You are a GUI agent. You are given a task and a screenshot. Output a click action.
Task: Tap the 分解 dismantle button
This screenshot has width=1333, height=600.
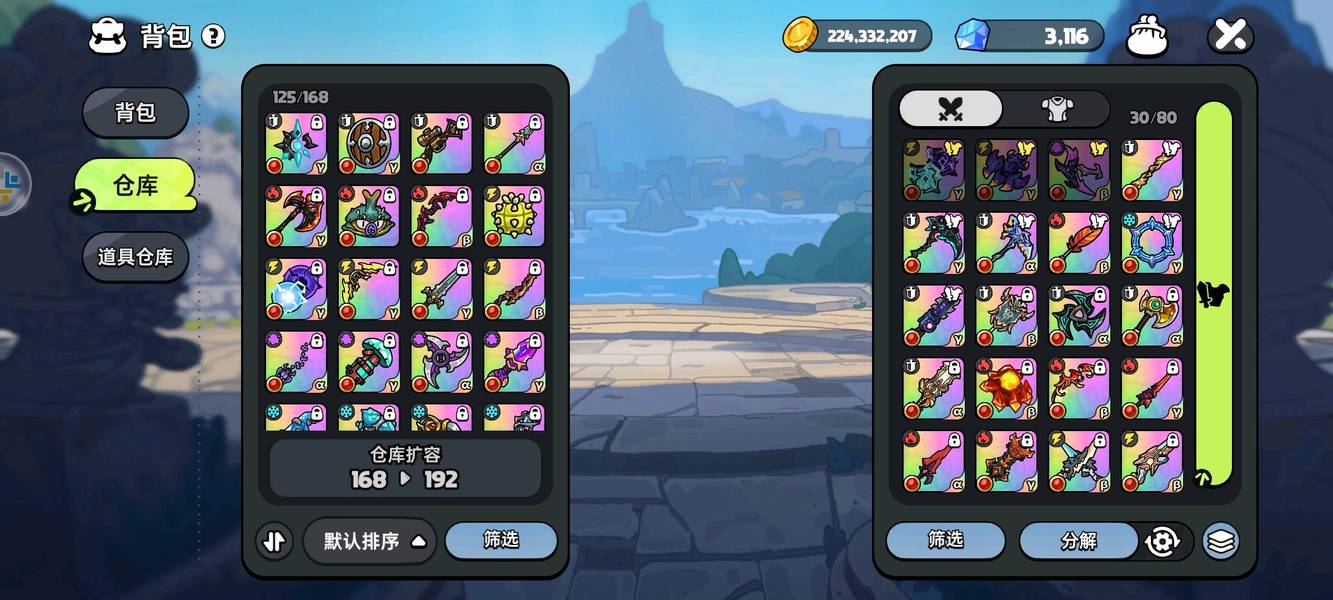pos(1079,541)
